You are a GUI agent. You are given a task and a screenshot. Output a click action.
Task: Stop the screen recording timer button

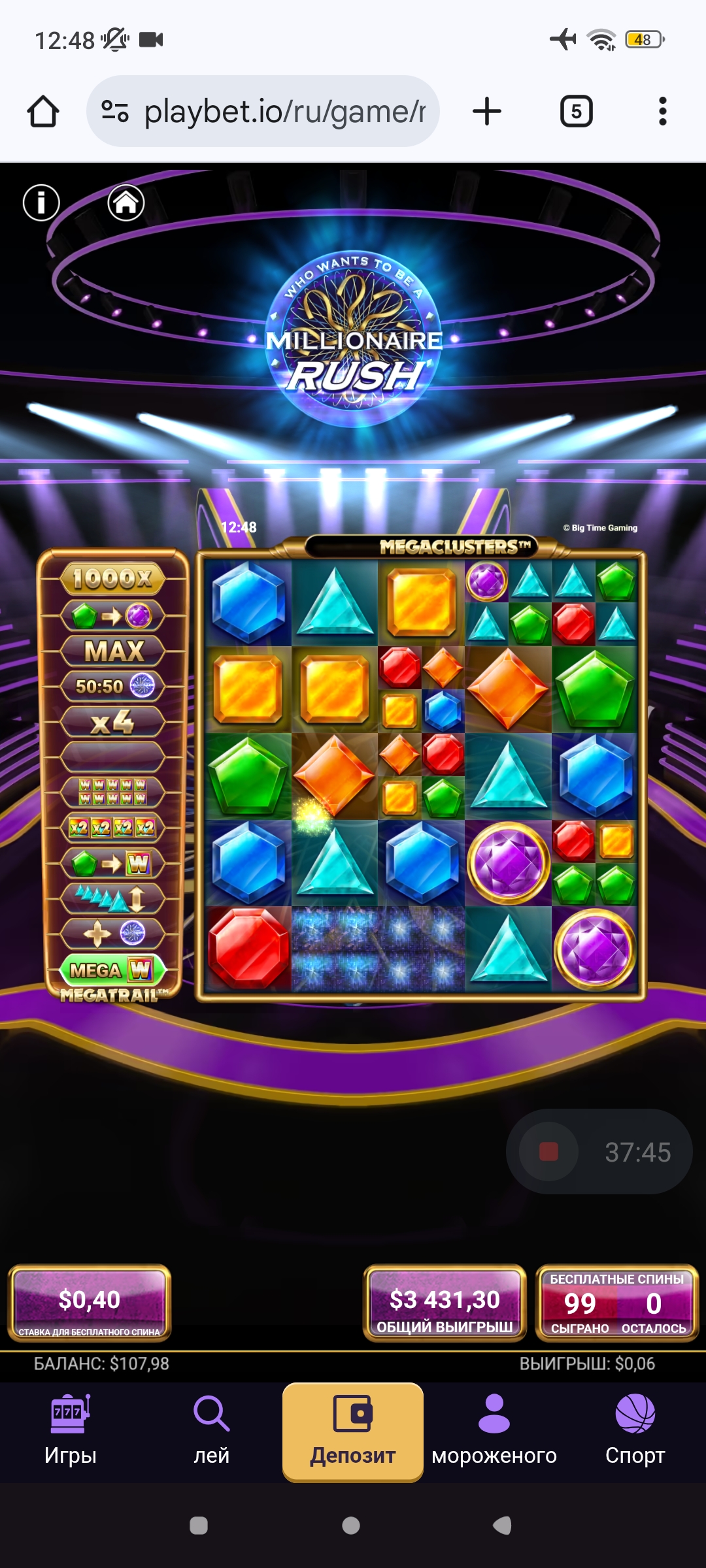tap(548, 1152)
